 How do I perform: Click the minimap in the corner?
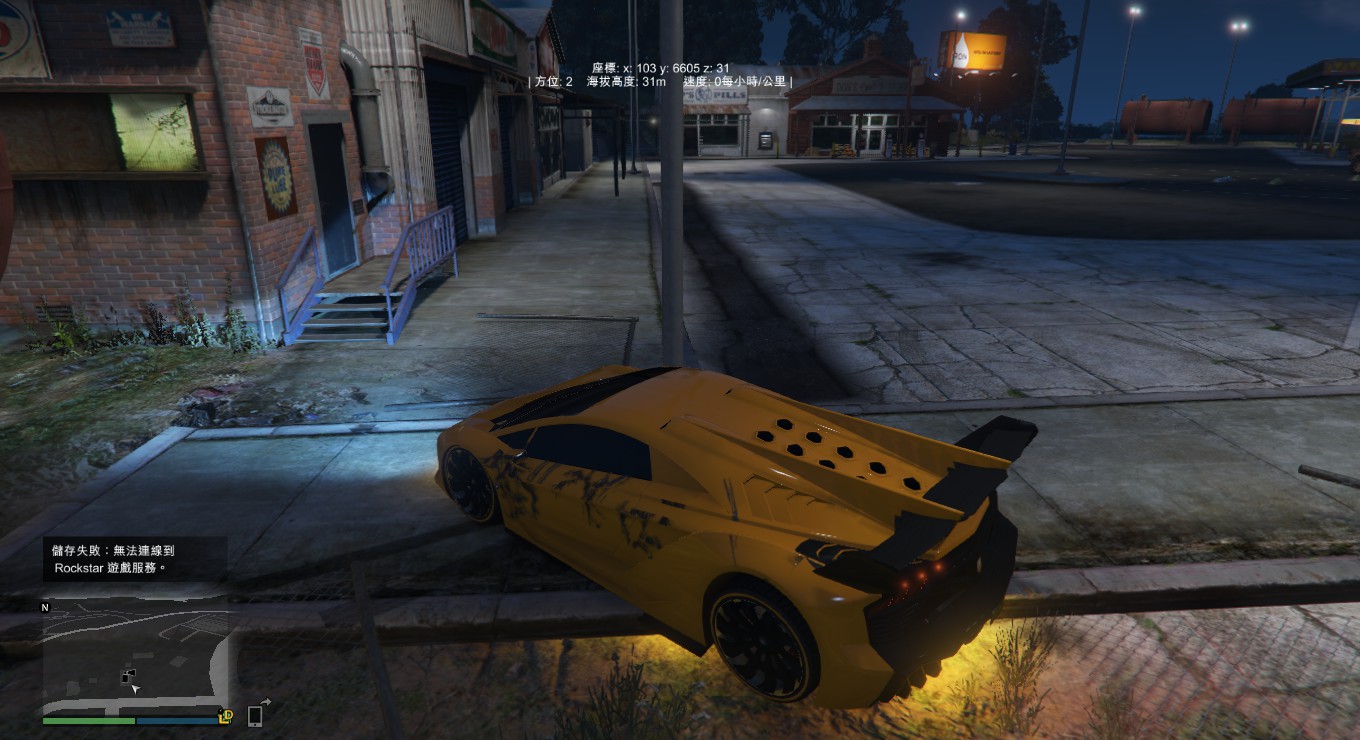coord(135,655)
